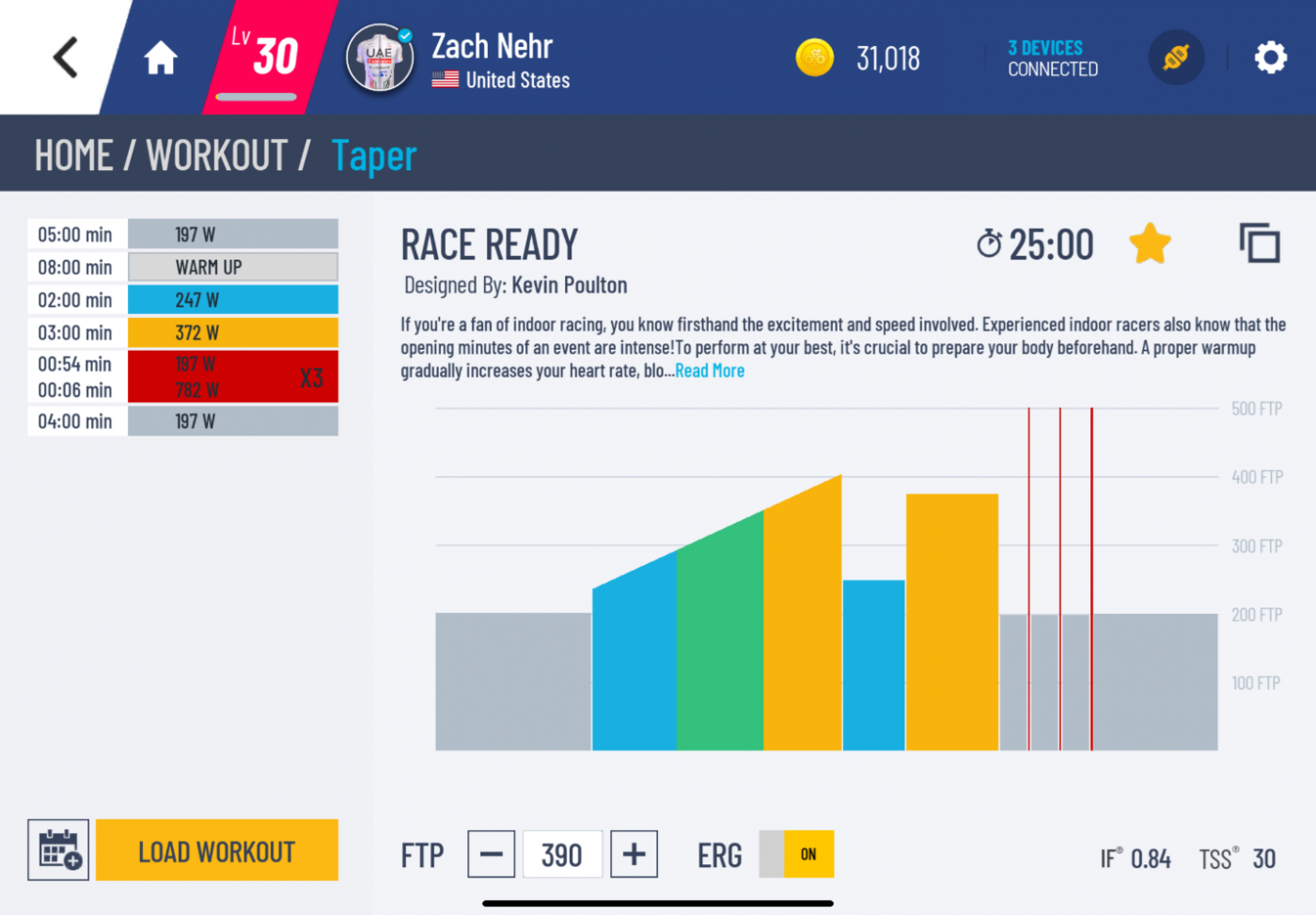This screenshot has width=1316, height=915.
Task: Click the FTP value field showing 390
Action: point(562,854)
